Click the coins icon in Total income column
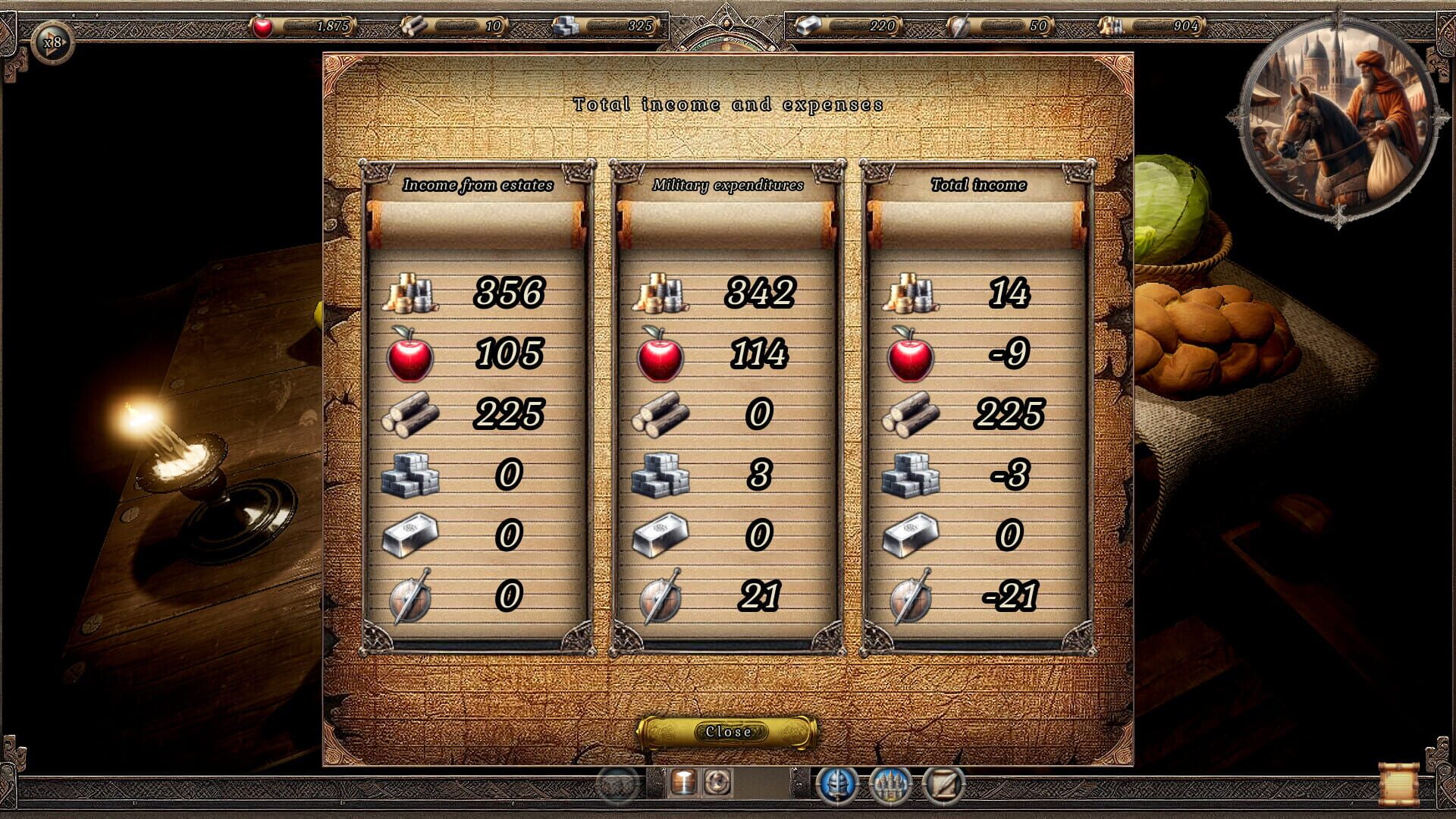The image size is (1456, 819). tap(911, 296)
